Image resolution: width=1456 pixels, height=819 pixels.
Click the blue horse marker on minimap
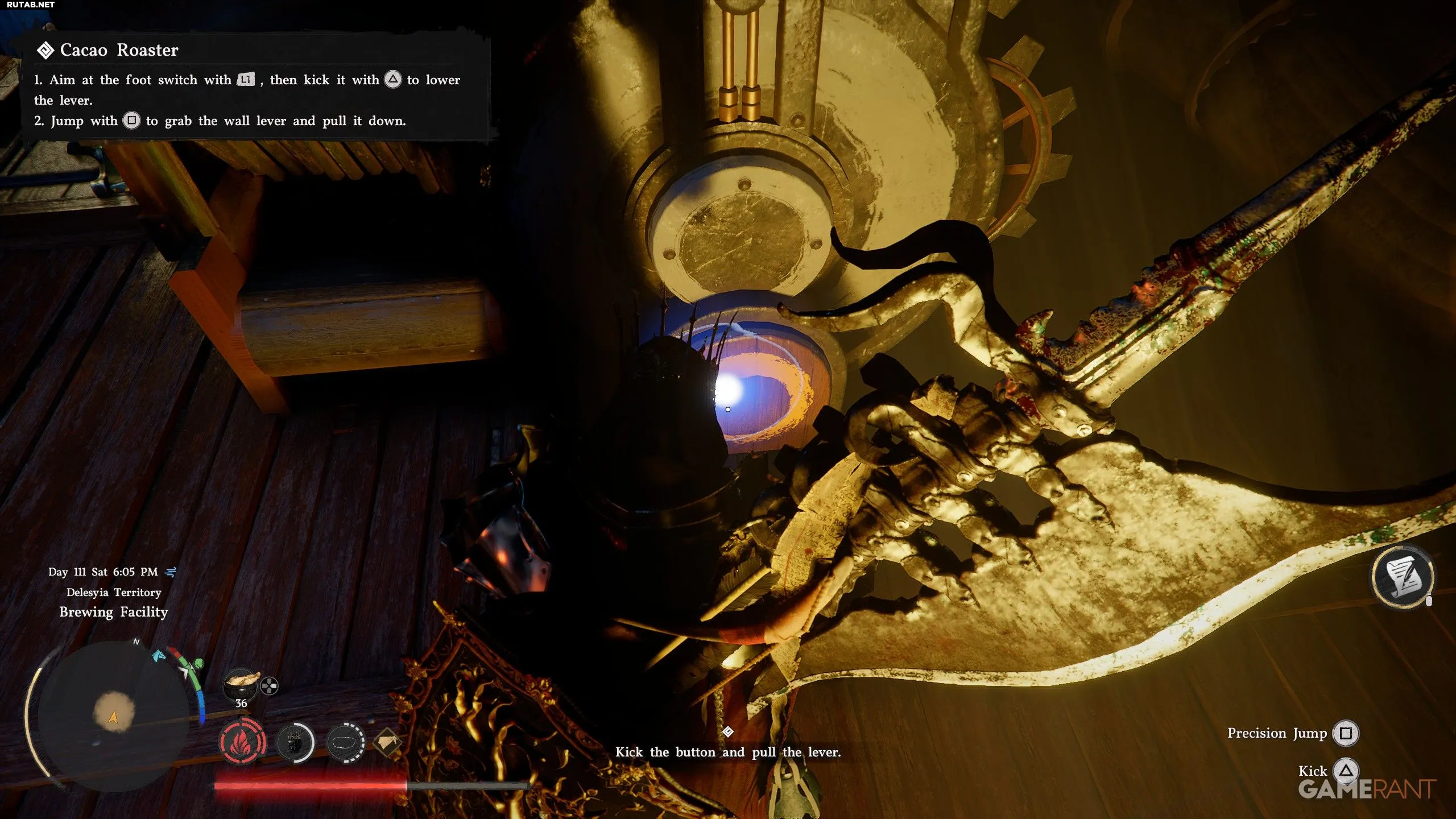tap(158, 656)
